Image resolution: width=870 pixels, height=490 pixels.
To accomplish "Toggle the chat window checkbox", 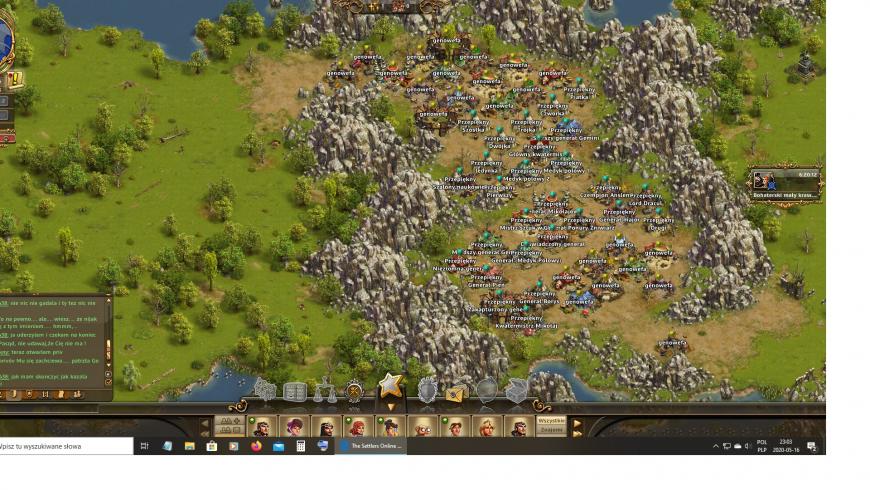I will click(108, 382).
